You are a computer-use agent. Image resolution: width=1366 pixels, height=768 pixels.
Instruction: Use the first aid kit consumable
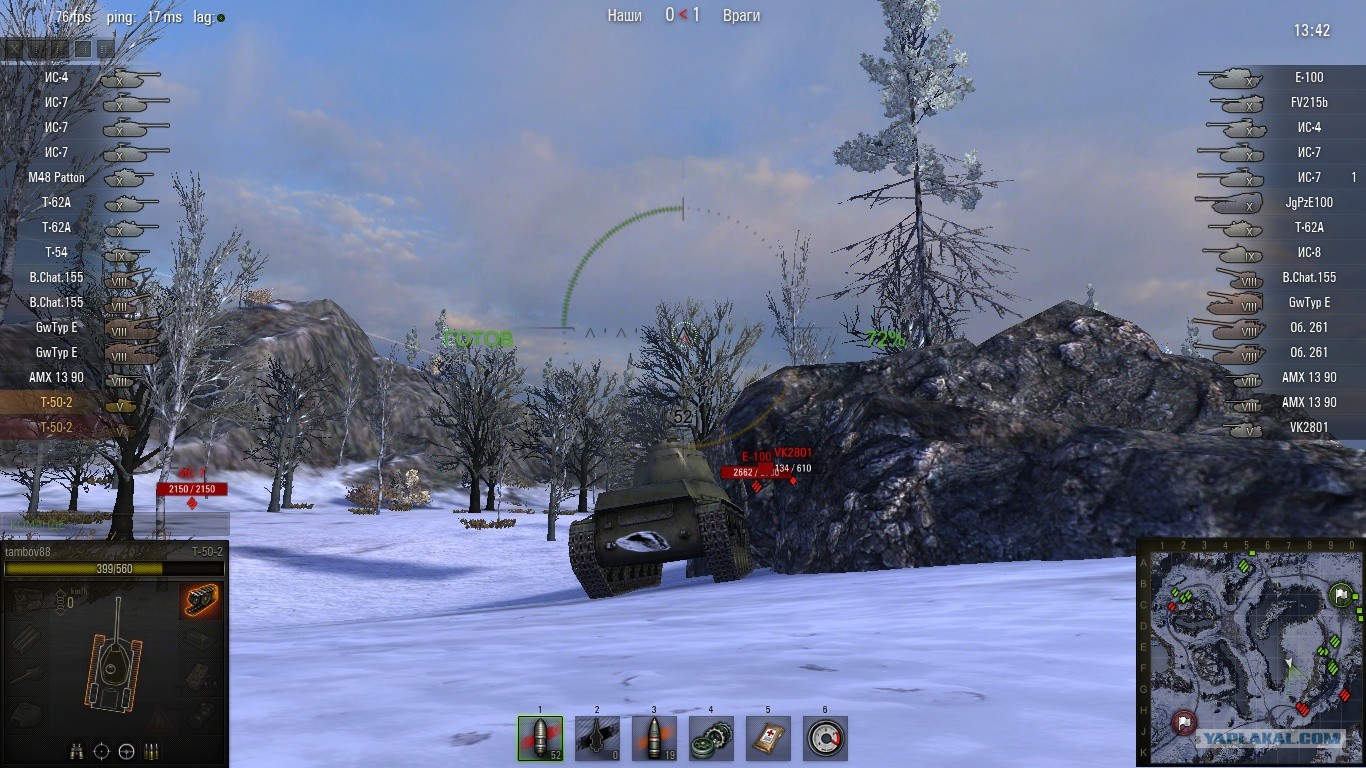click(x=768, y=738)
